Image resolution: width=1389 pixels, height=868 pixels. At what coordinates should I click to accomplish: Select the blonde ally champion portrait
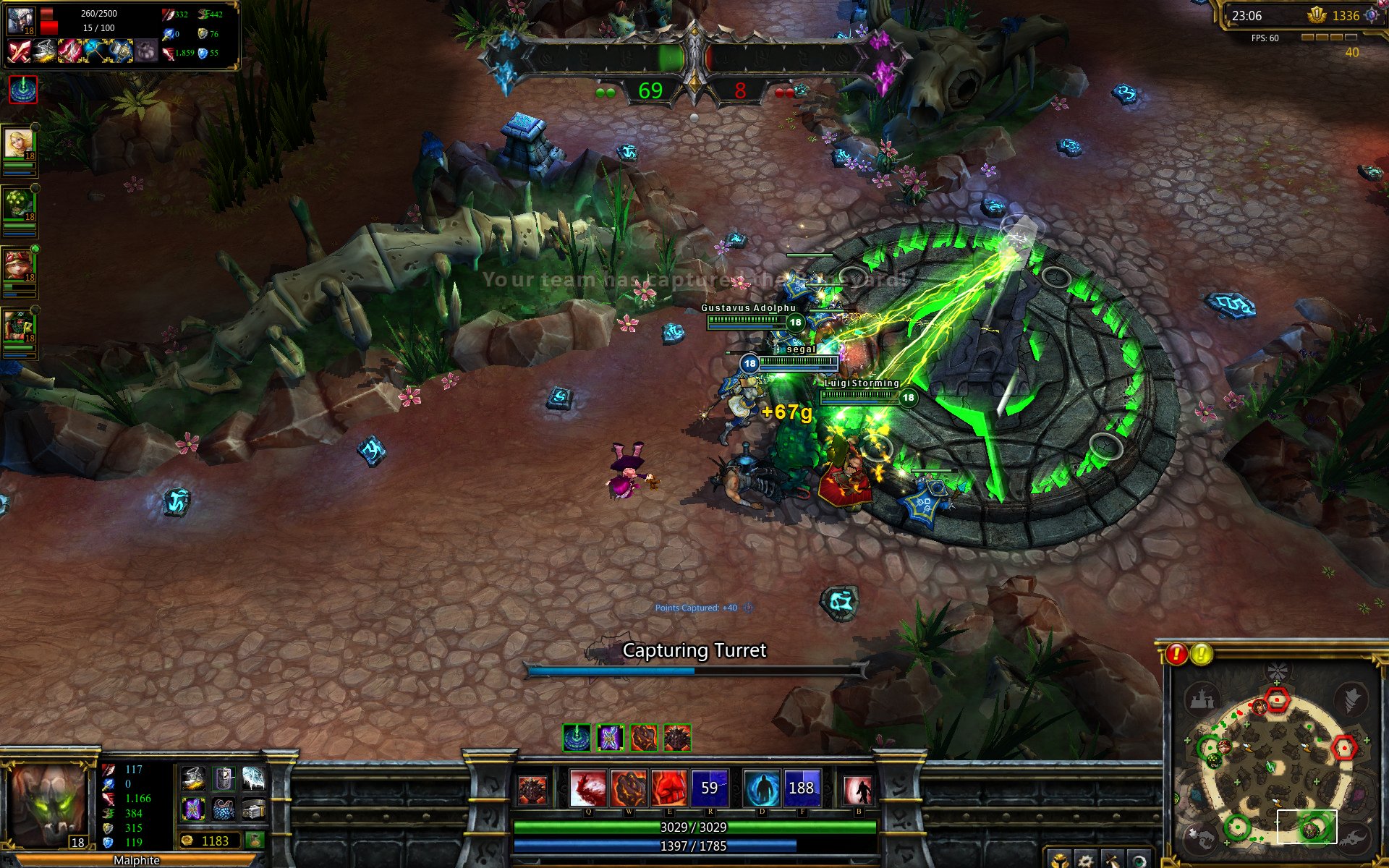[19, 144]
